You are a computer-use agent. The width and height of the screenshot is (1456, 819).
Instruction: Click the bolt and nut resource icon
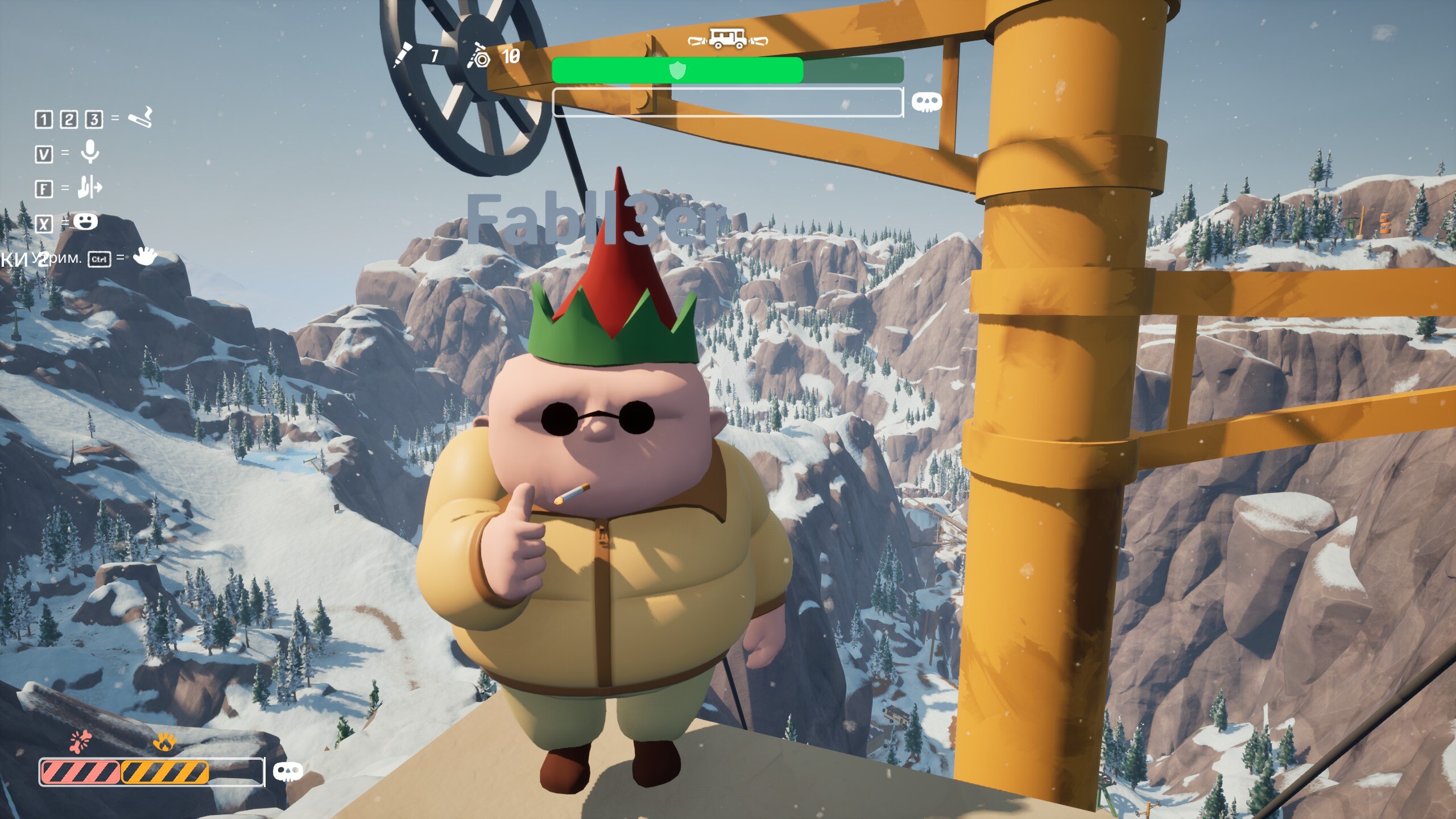coord(478,56)
